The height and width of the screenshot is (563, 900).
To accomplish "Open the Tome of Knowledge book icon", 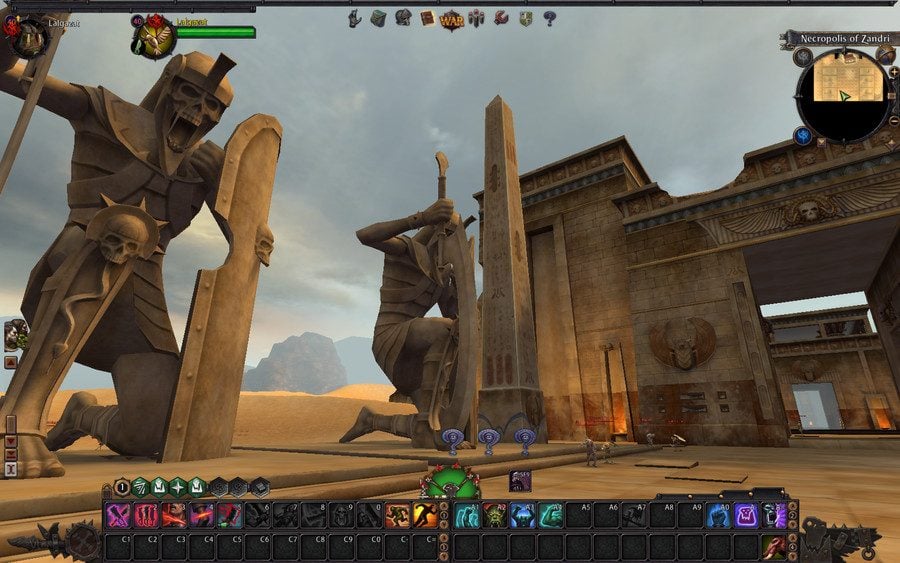I will (427, 18).
